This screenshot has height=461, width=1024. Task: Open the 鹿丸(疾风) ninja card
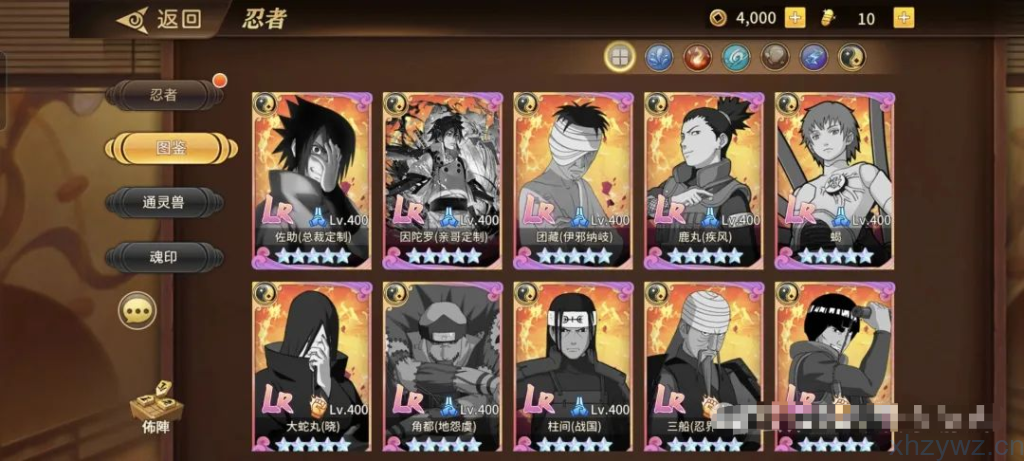[704, 179]
